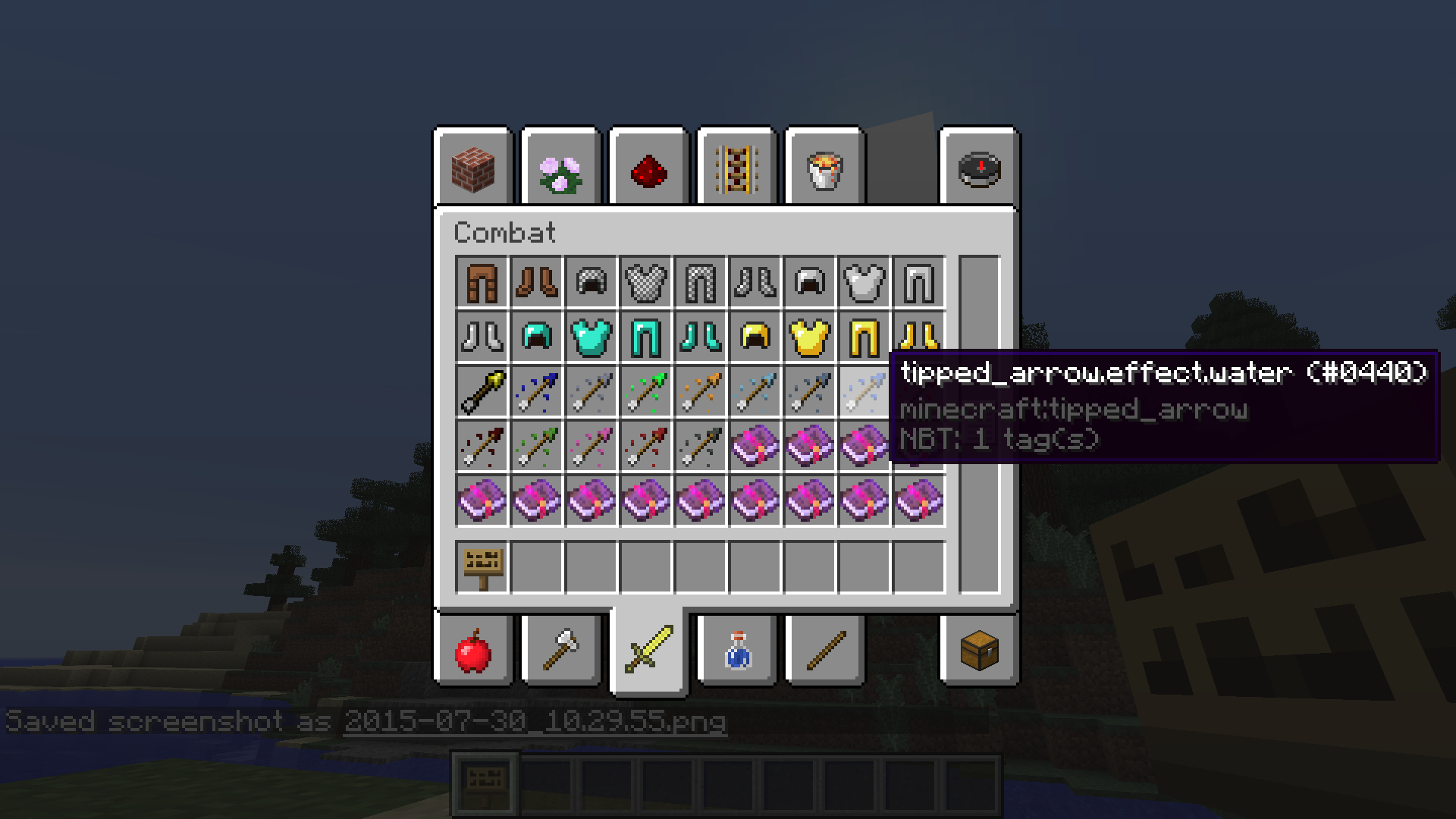Open the saved screenshot file link
This screenshot has width=1456, height=819.
535,721
